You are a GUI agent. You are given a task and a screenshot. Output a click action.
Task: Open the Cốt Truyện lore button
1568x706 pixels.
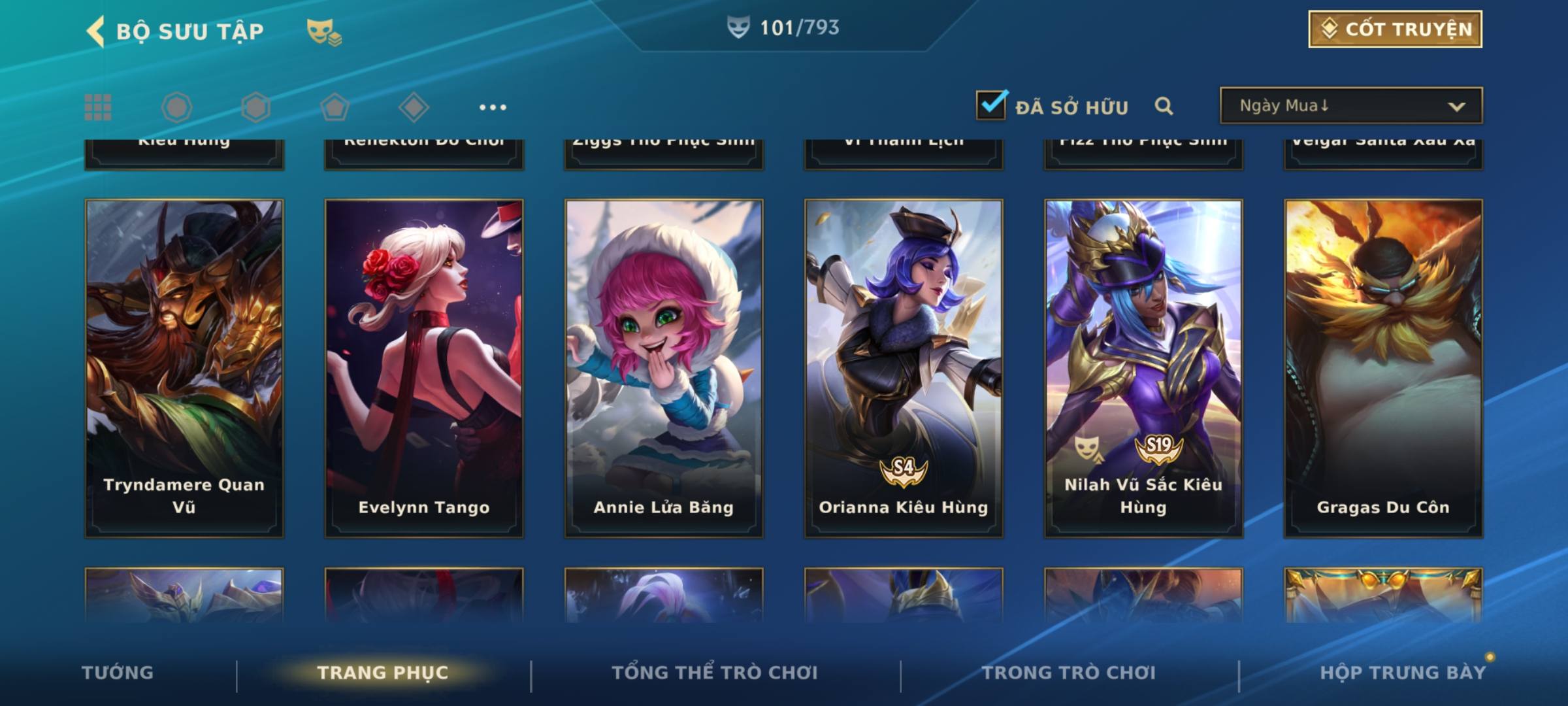(1395, 29)
